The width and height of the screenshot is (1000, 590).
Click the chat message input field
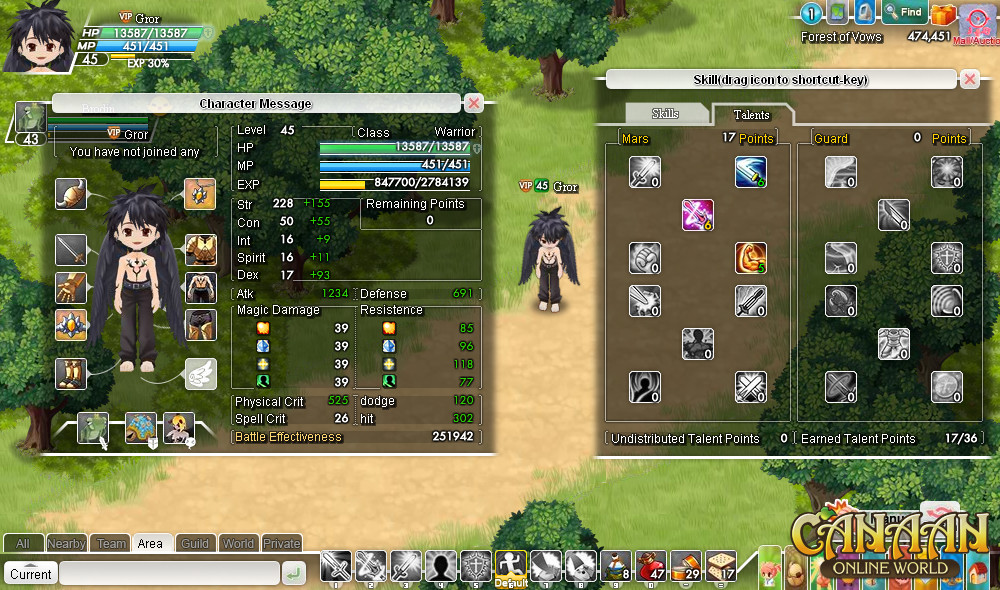tap(168, 573)
